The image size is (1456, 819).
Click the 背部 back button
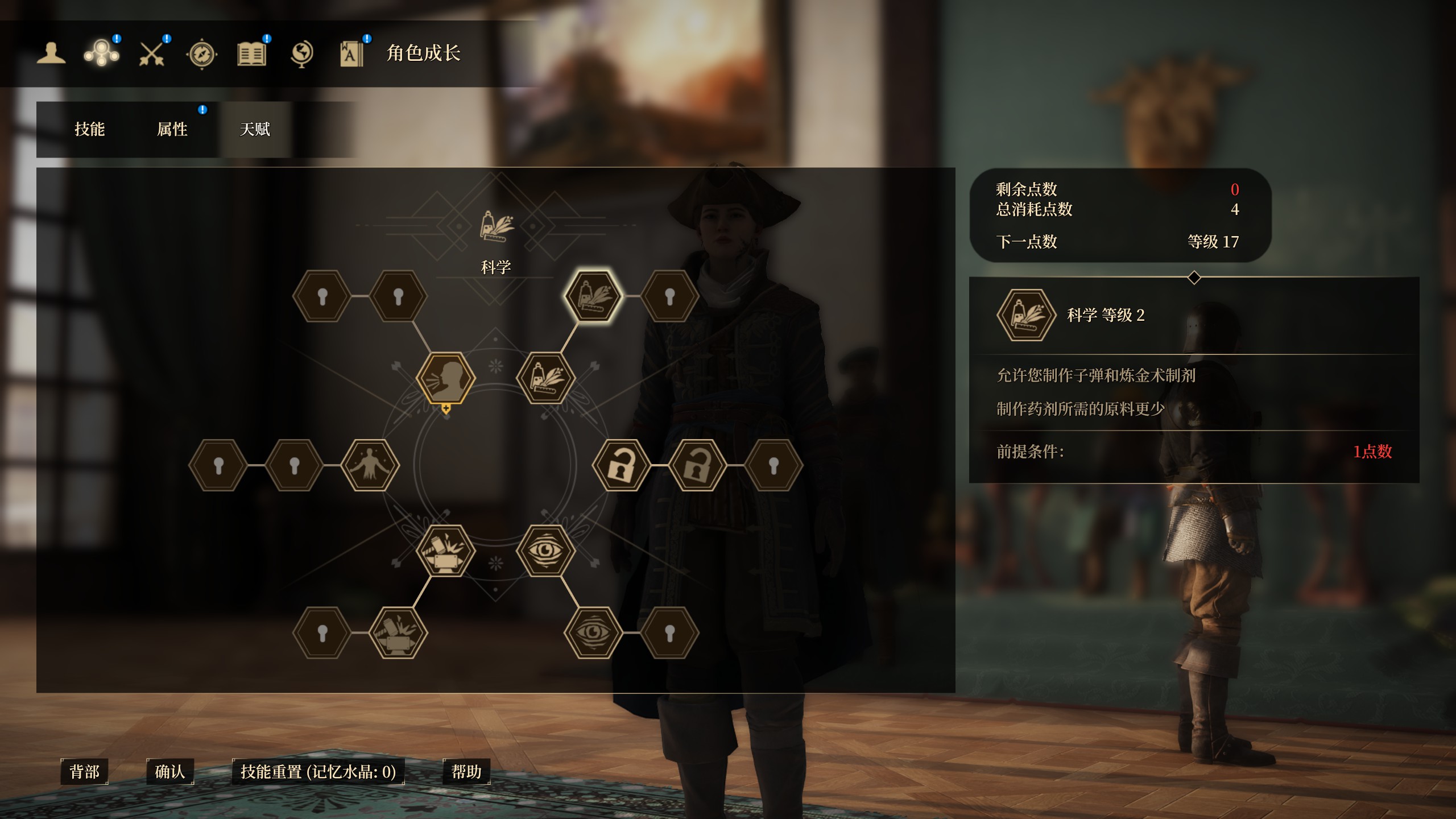coord(84,772)
